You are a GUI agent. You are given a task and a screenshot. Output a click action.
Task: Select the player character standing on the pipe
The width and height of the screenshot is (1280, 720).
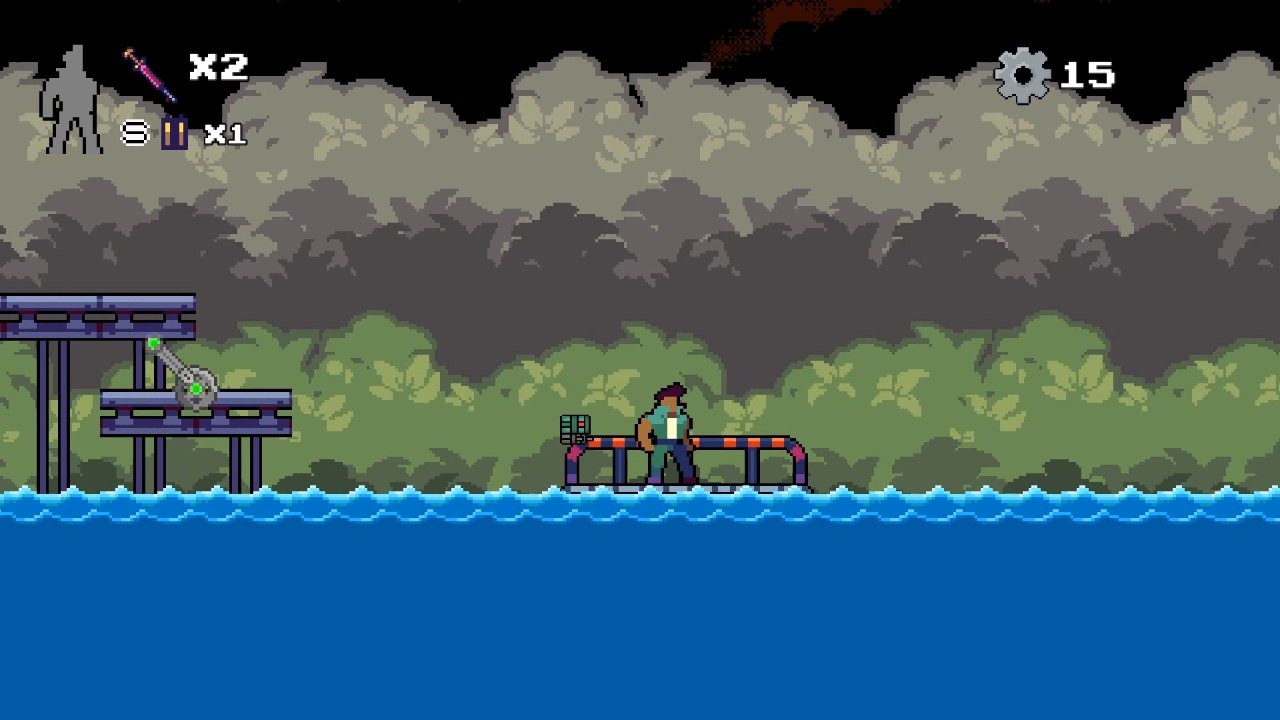(x=668, y=430)
